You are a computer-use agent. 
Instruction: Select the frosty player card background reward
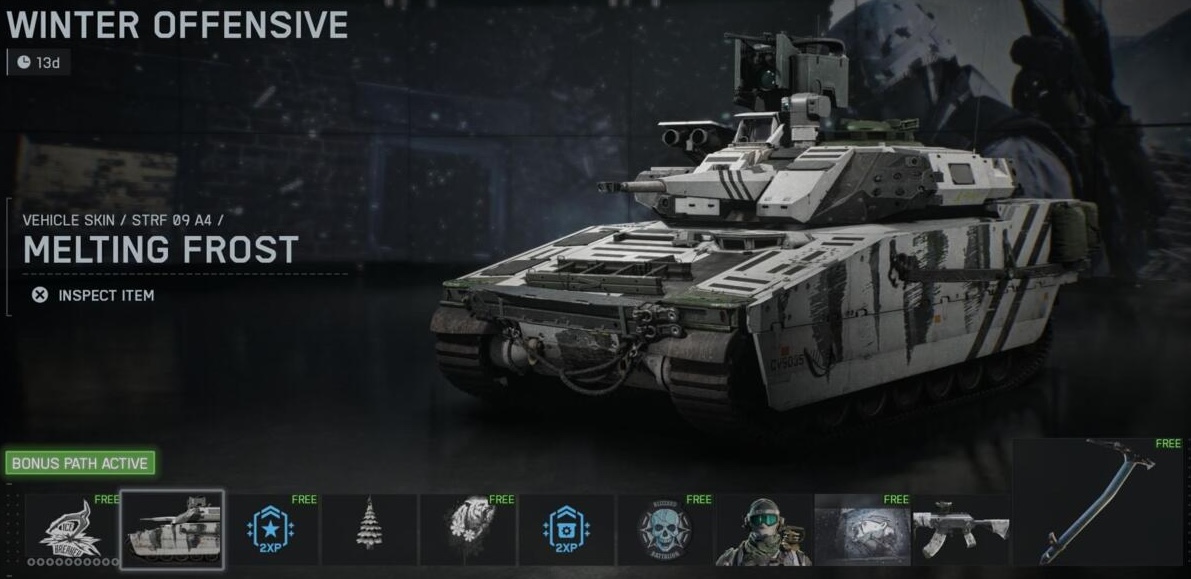coord(863,530)
